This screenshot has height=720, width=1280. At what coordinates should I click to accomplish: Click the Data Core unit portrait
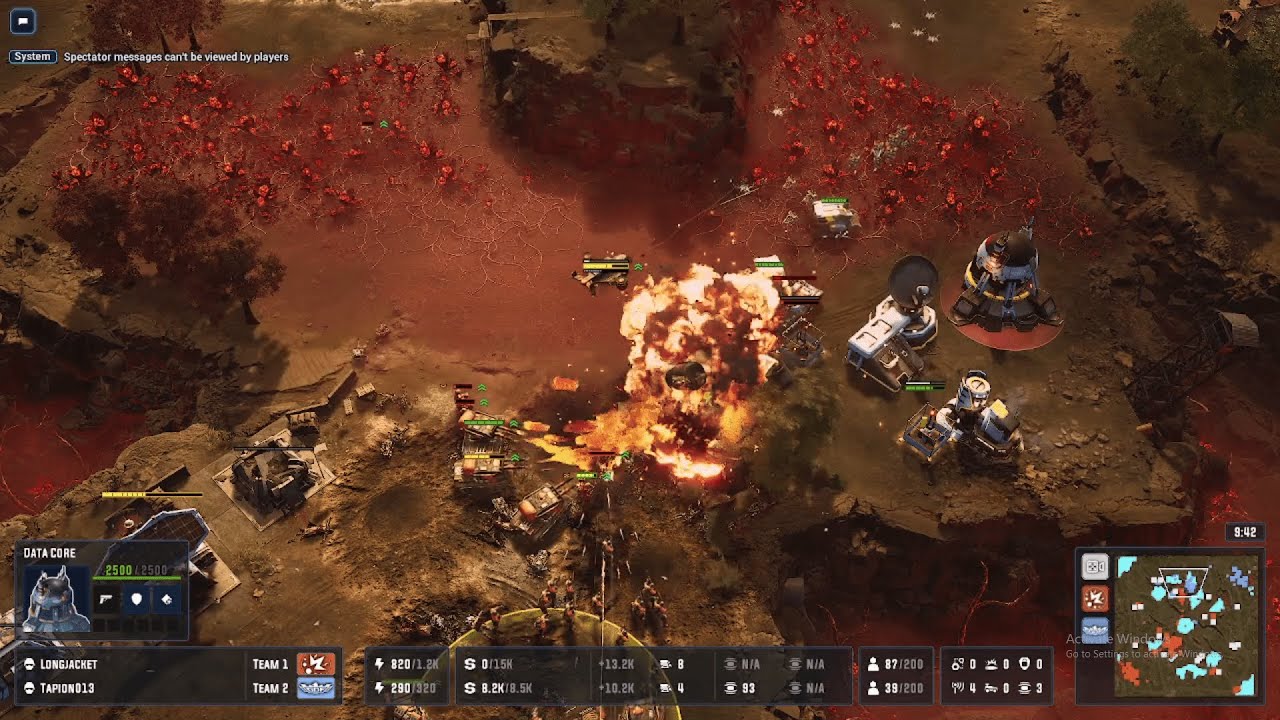tap(55, 599)
